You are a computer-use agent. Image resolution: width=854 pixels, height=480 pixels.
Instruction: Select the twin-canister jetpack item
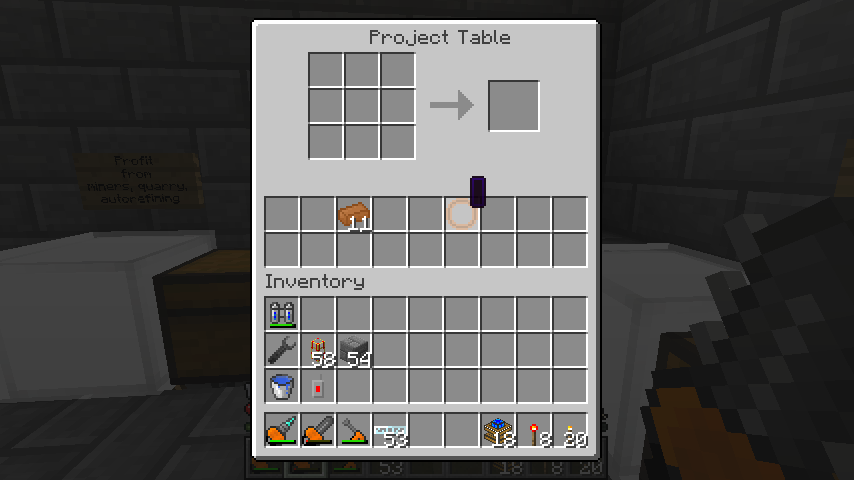point(282,314)
